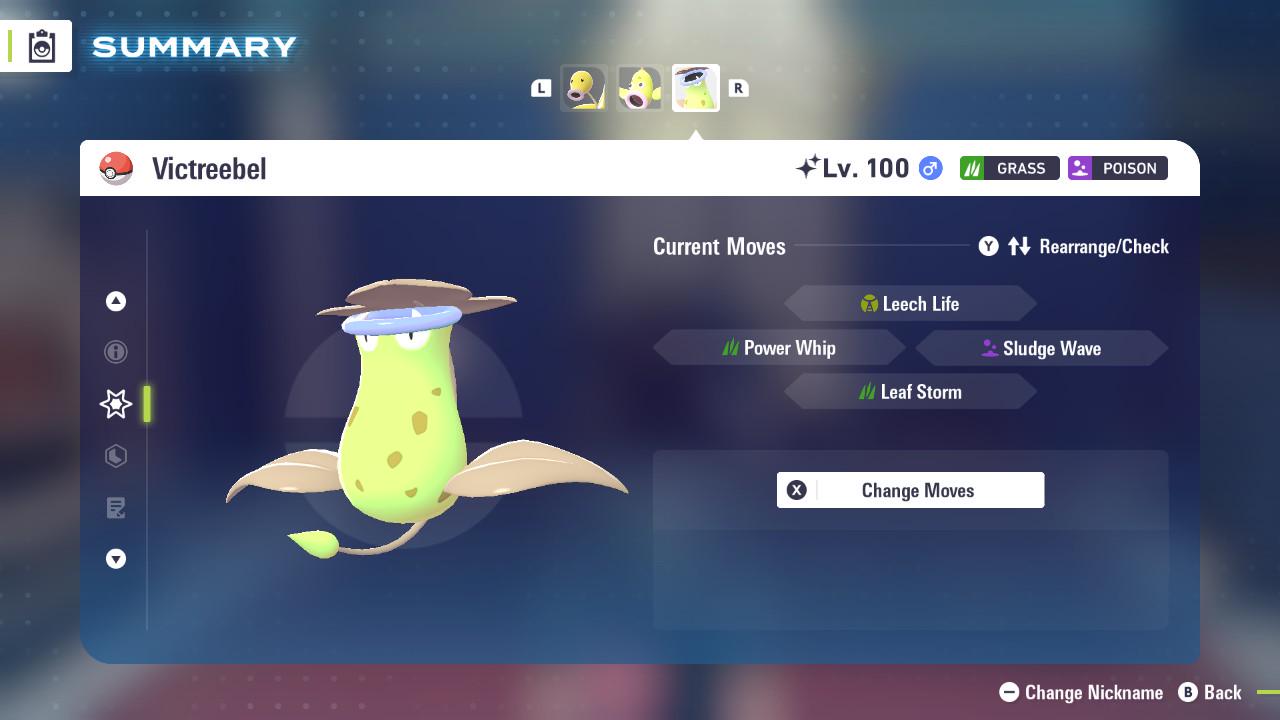Select the memo document icon in sidebar
This screenshot has width=1280, height=720.
tap(116, 508)
